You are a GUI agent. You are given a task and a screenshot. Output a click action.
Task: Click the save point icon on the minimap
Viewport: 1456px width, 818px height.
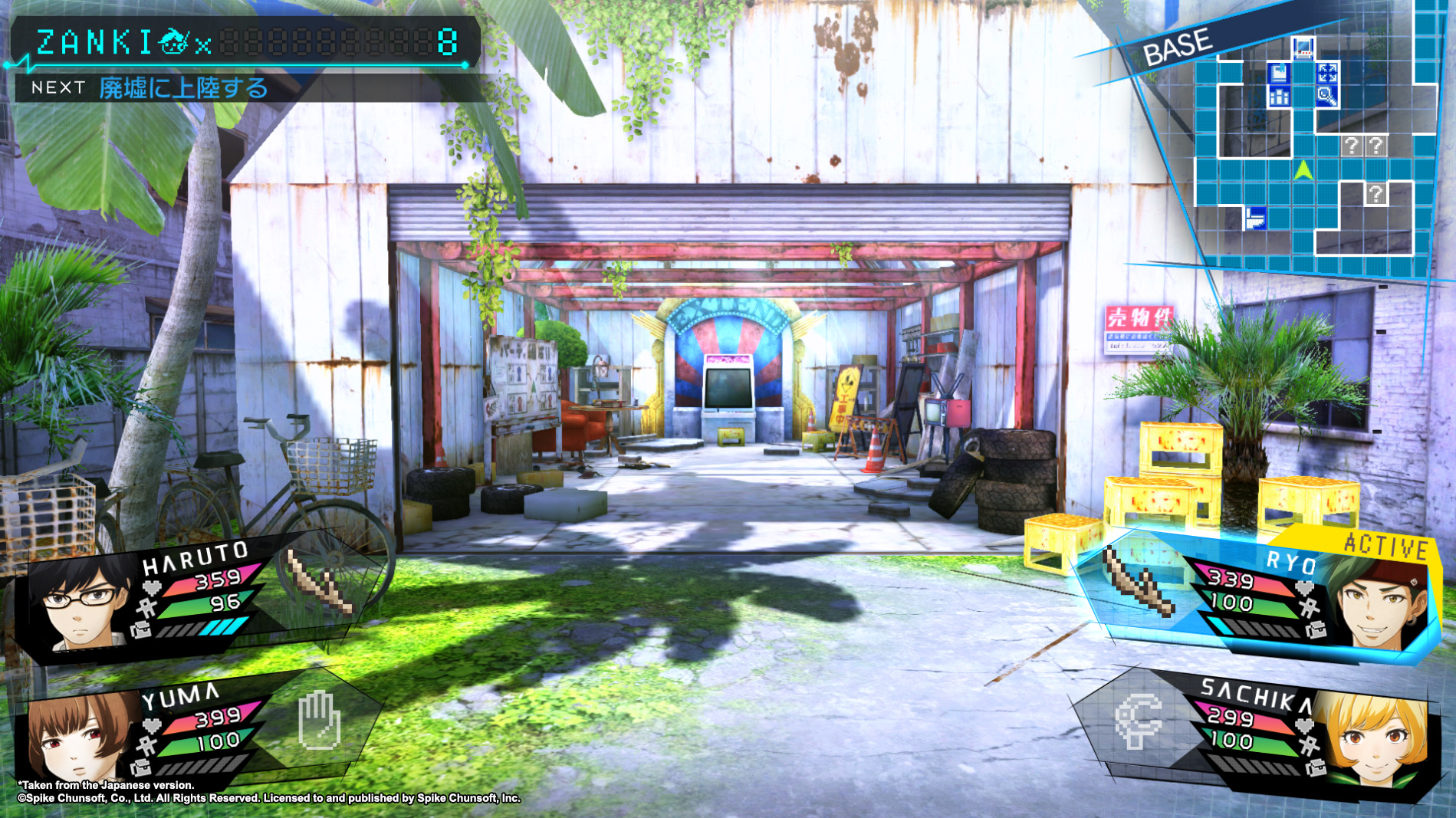point(1278,71)
